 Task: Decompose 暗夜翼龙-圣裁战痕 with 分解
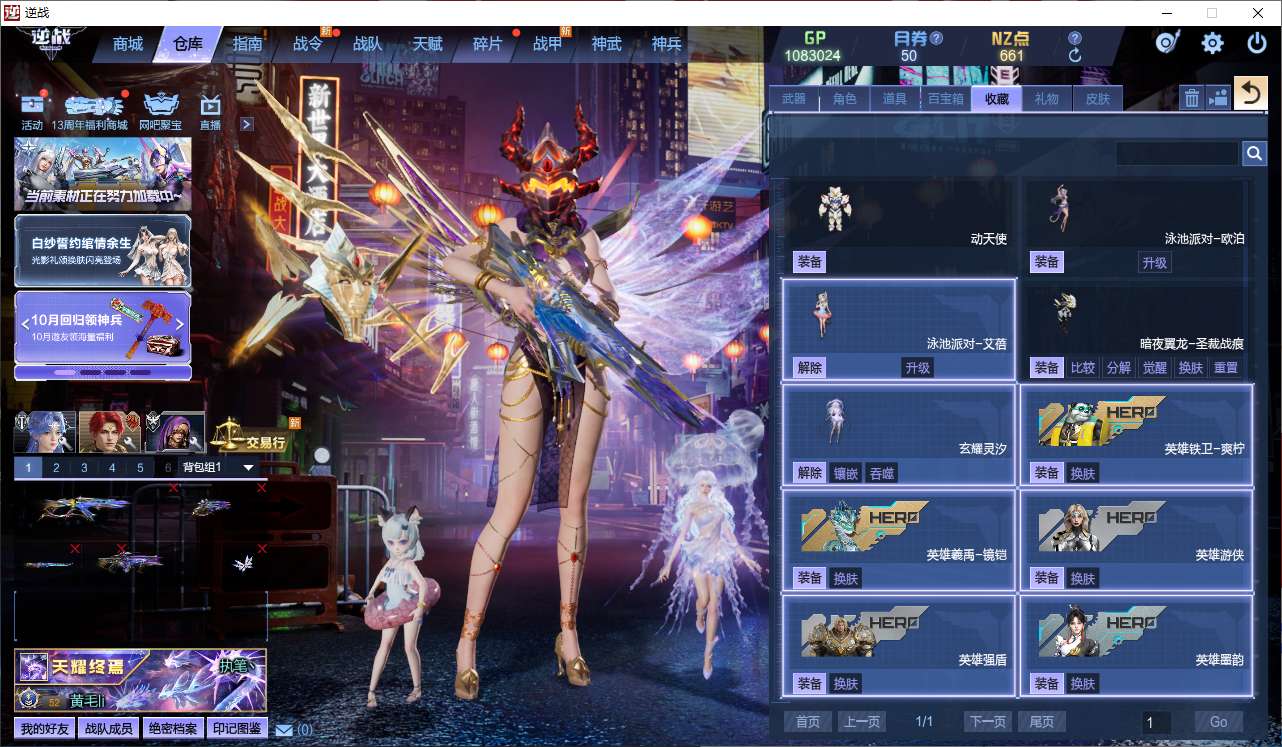coord(1118,367)
